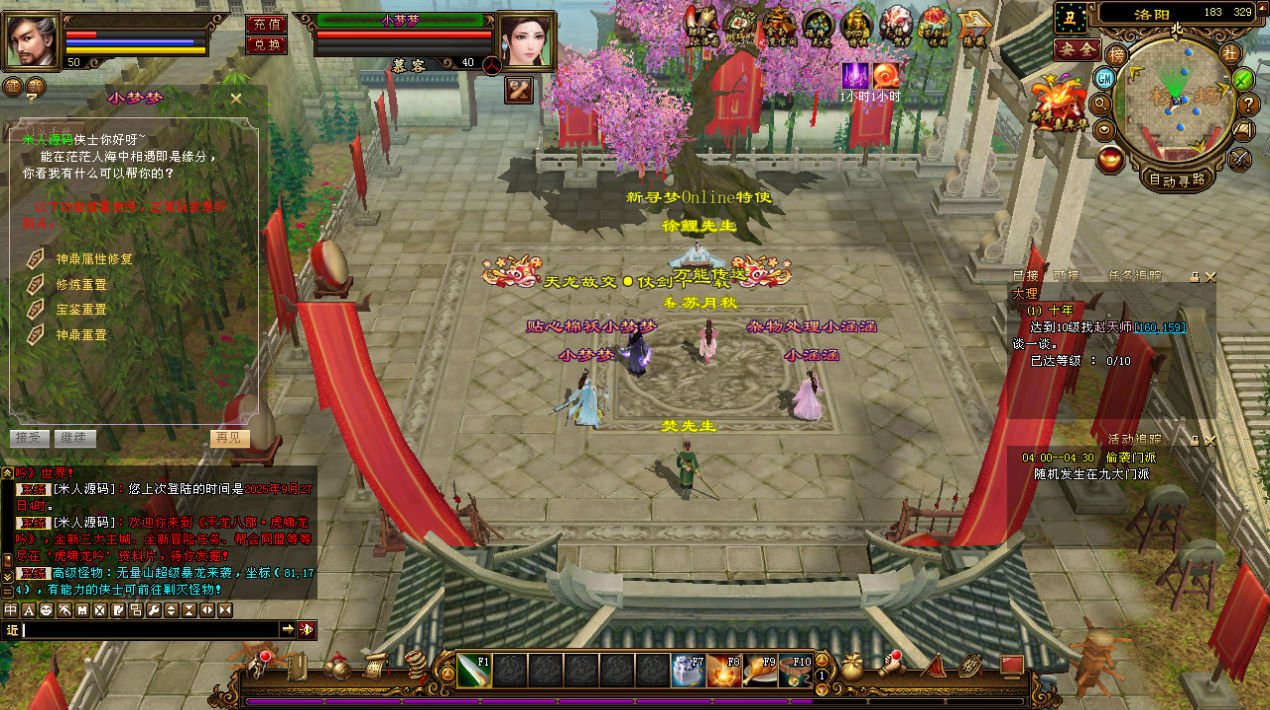Screen dimensions: 1270x710
Task: Pick the 宝鉴重置 dialogue option
Action: point(81,310)
